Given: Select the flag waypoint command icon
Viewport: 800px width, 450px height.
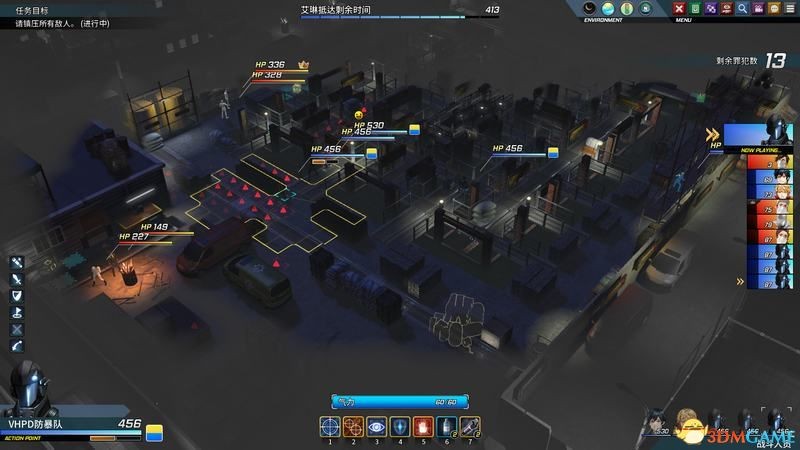Looking at the screenshot, I should [17, 313].
